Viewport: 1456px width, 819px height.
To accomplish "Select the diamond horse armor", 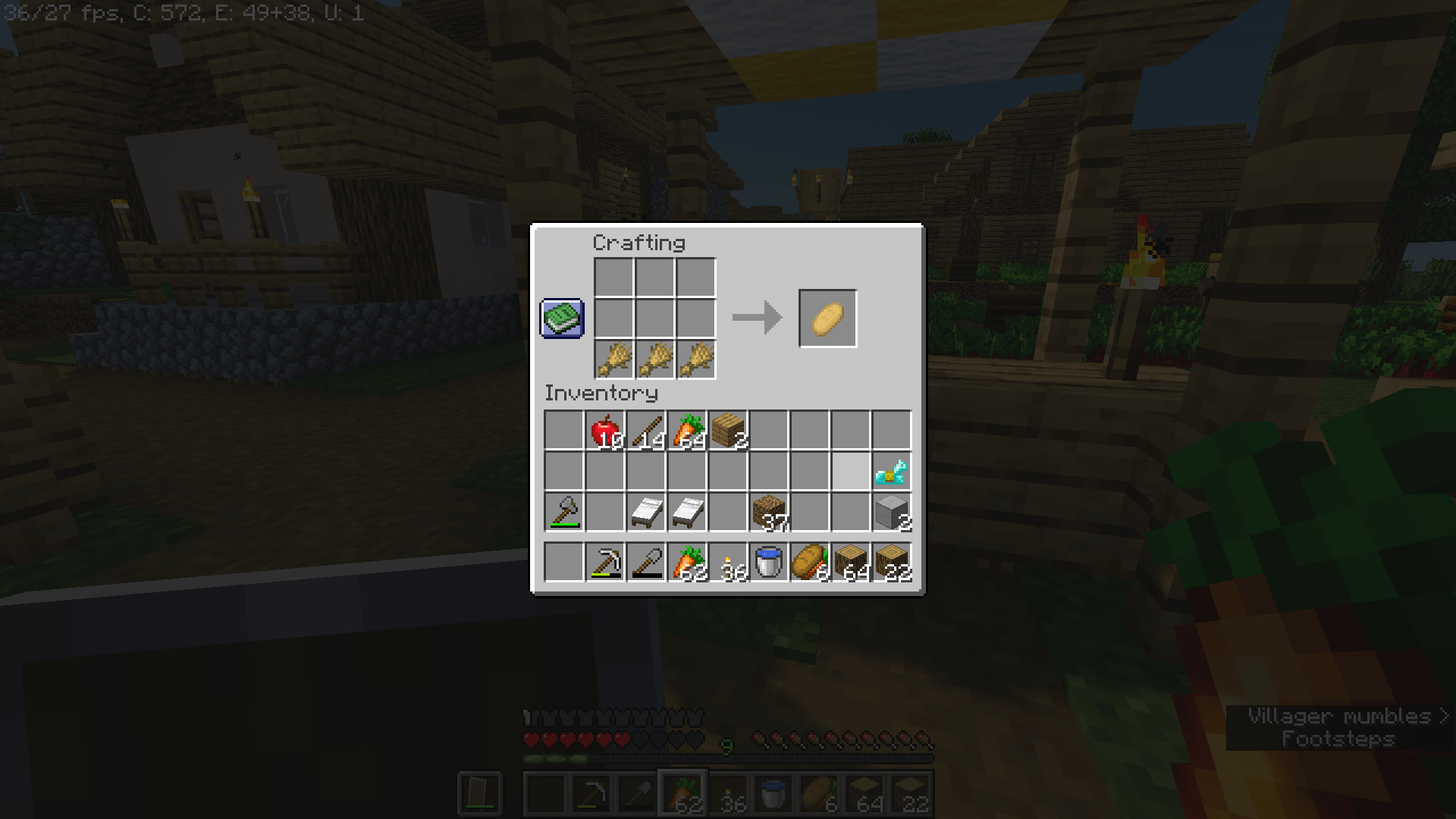I will tap(892, 470).
